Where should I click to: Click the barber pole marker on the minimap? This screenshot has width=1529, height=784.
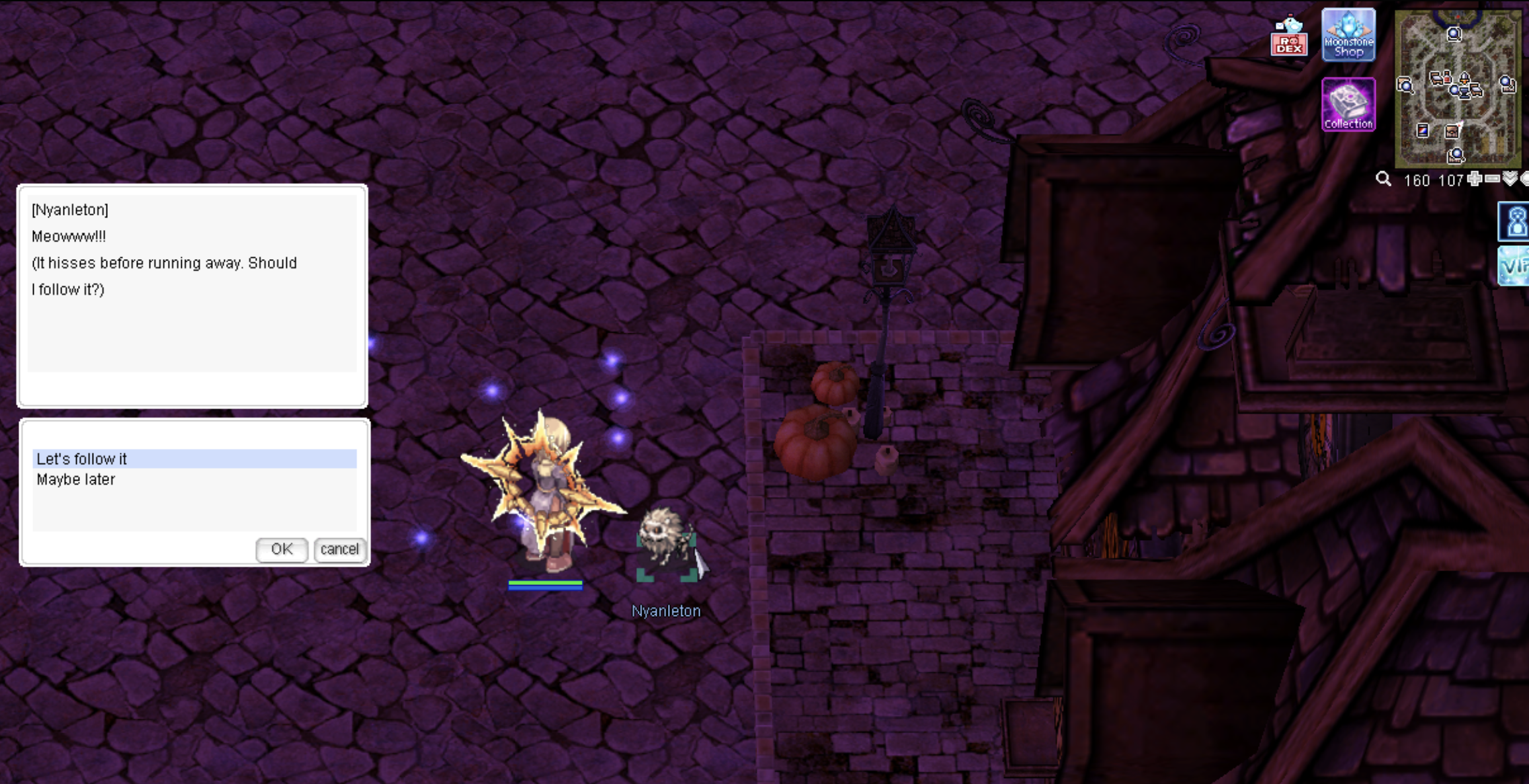[x=1423, y=131]
